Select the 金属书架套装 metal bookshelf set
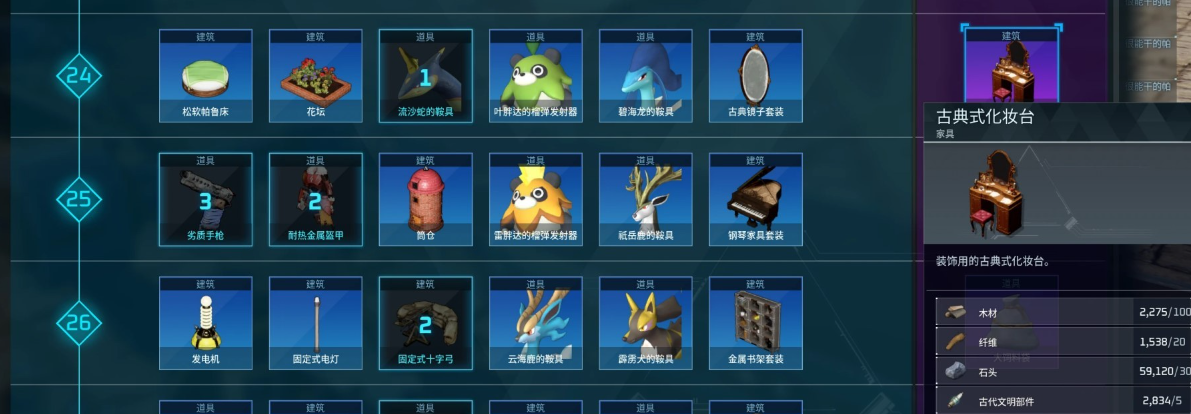The width and height of the screenshot is (1191, 414). [755, 324]
